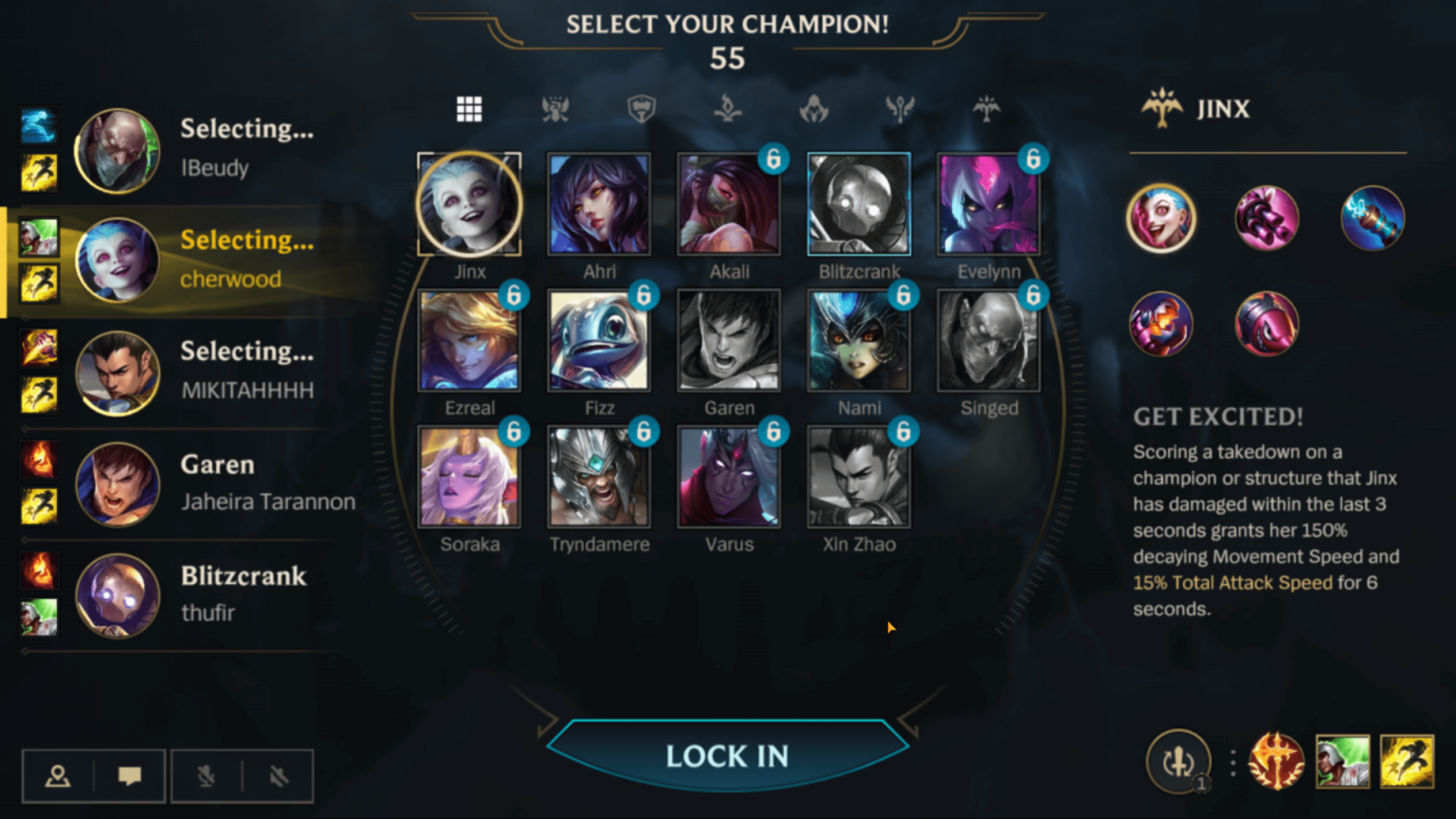Select the Fighter role filter icon

[555, 109]
